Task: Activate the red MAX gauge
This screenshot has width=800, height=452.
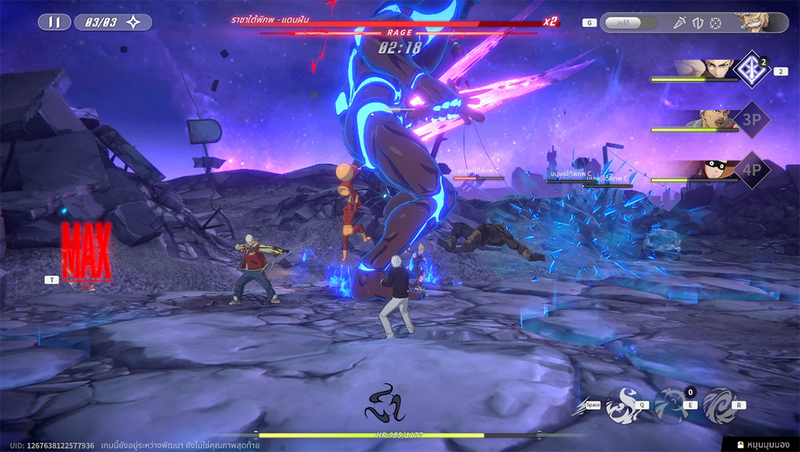Action: tap(86, 252)
